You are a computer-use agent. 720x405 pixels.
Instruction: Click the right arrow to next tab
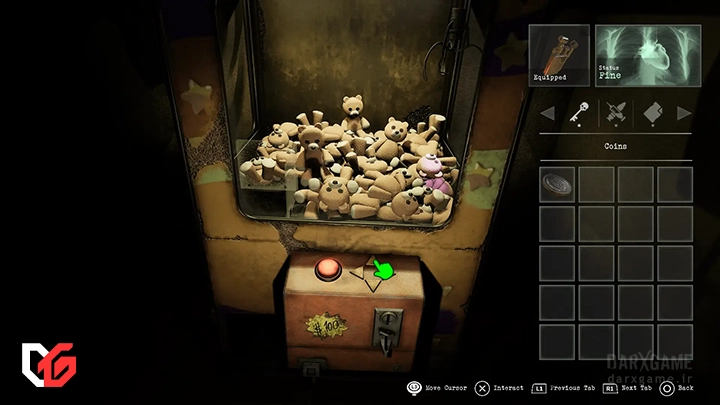[x=684, y=114]
